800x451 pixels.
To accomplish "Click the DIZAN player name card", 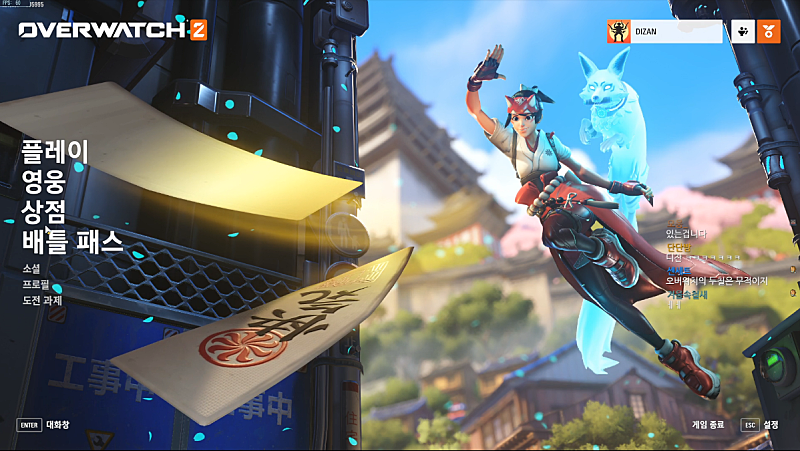I will pyautogui.click(x=664, y=32).
